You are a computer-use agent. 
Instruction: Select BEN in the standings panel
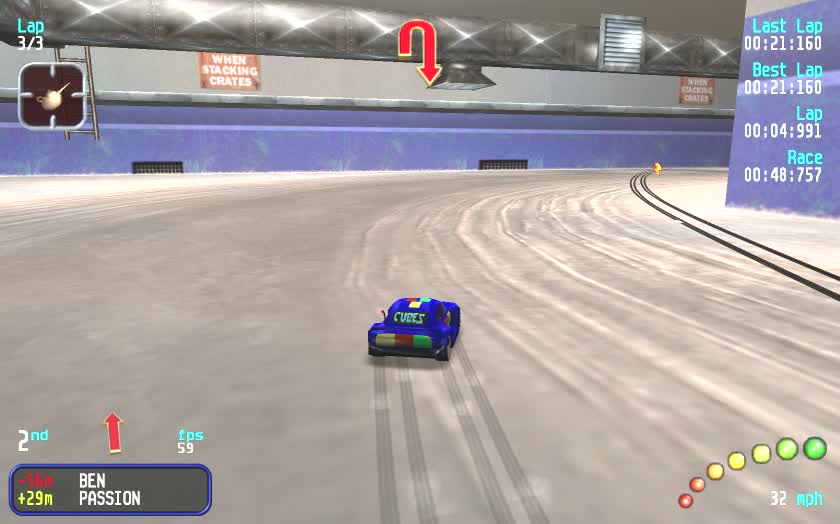coord(92,481)
